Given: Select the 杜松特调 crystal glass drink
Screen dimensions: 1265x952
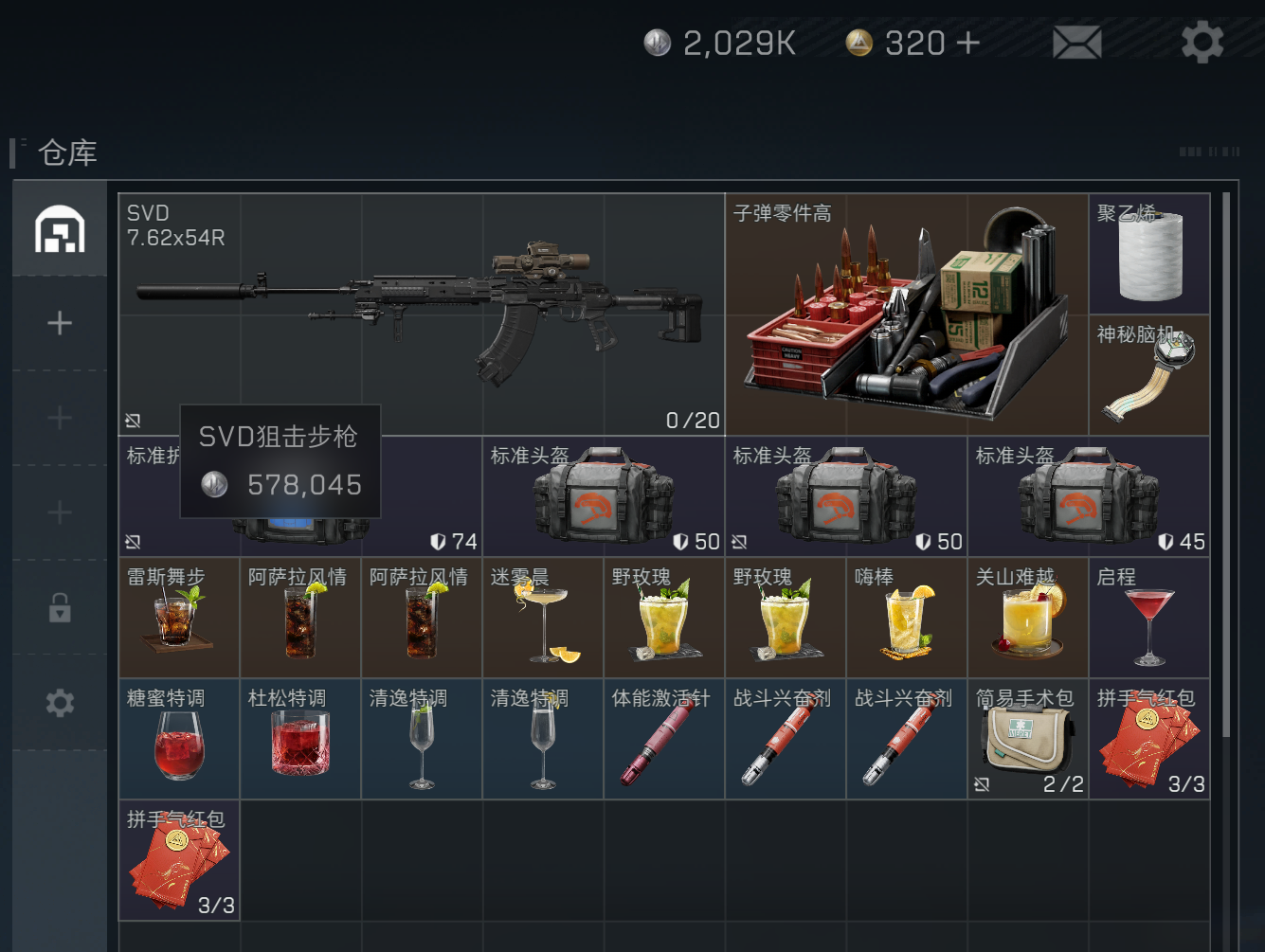Looking at the screenshot, I should click(300, 739).
